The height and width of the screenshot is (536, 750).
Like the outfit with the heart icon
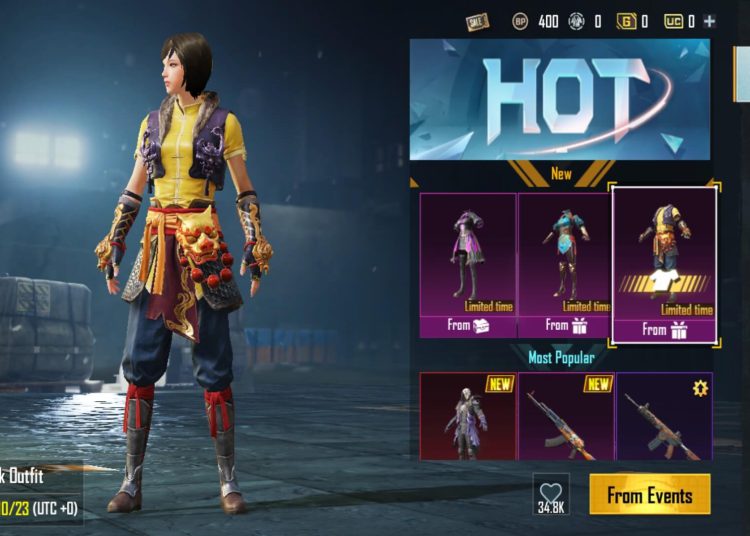tap(551, 494)
